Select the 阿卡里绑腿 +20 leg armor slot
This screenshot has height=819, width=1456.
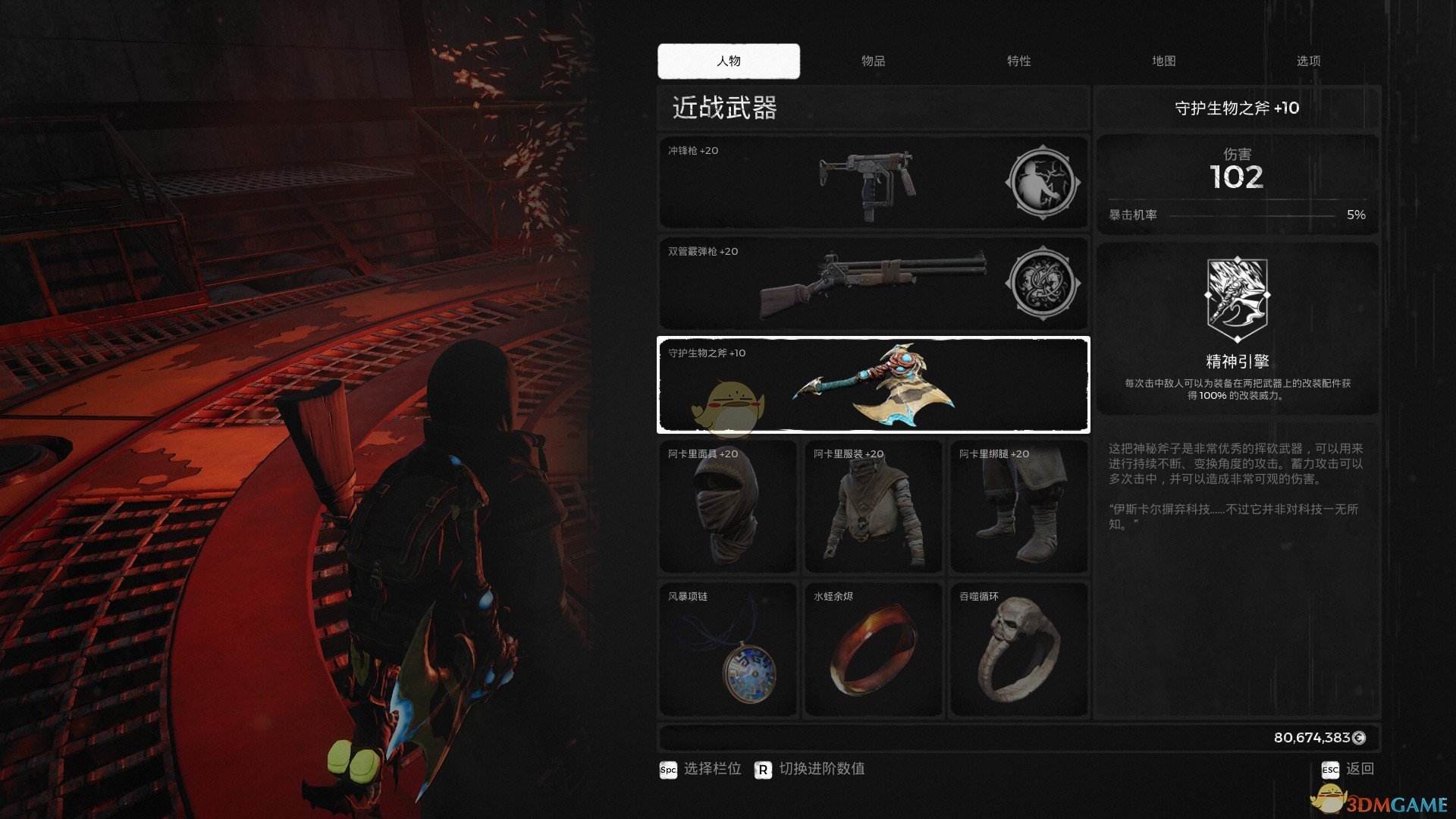coord(1018,507)
